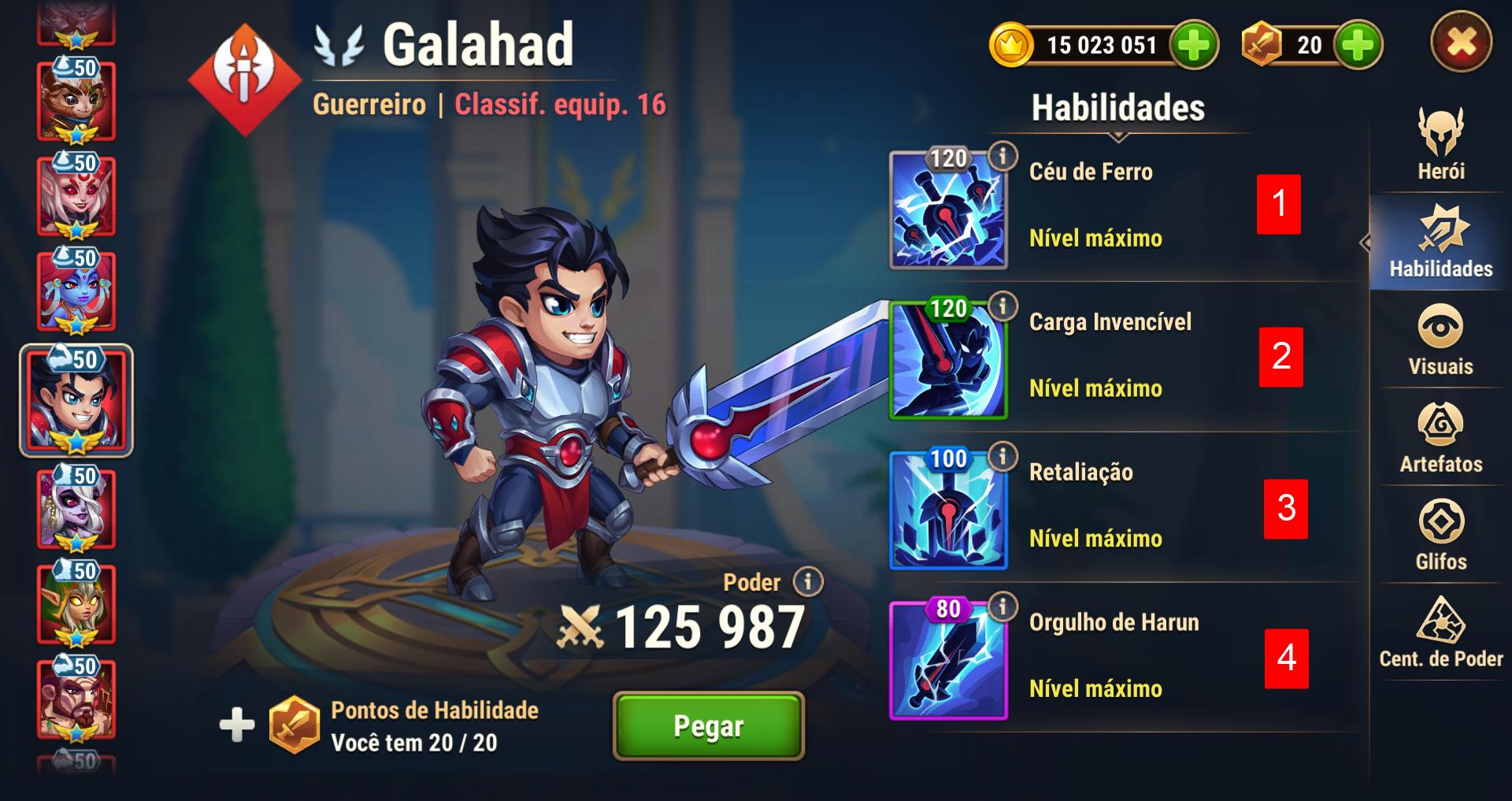Switch to the Glifos tab

tap(1440, 535)
